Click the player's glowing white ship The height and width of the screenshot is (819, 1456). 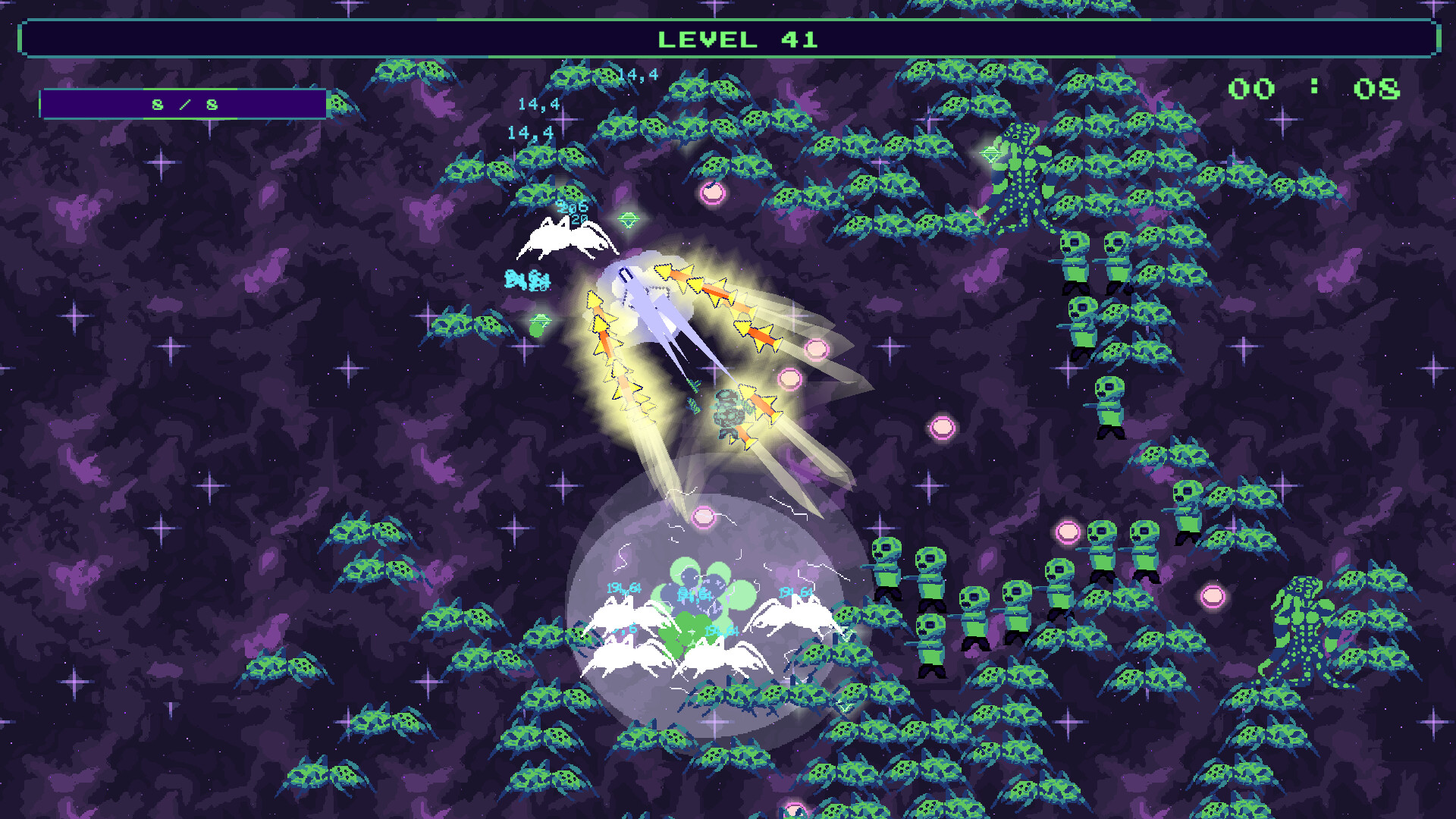tap(654, 303)
